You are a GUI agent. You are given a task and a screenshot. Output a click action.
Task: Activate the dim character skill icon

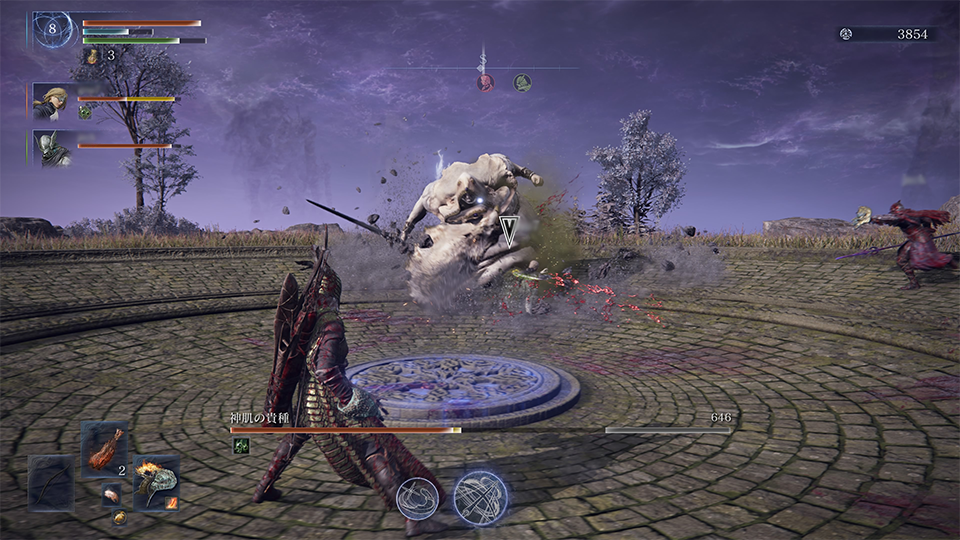(x=417, y=498)
